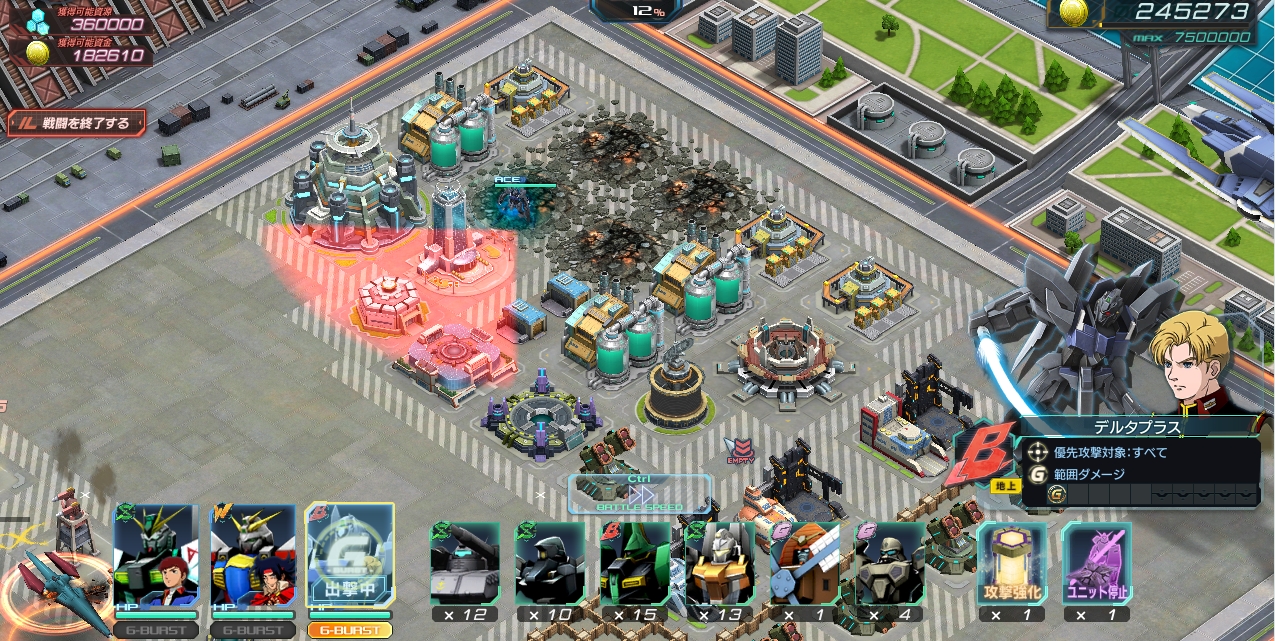Use the 攻撃強化 attack boost item

point(1011,565)
